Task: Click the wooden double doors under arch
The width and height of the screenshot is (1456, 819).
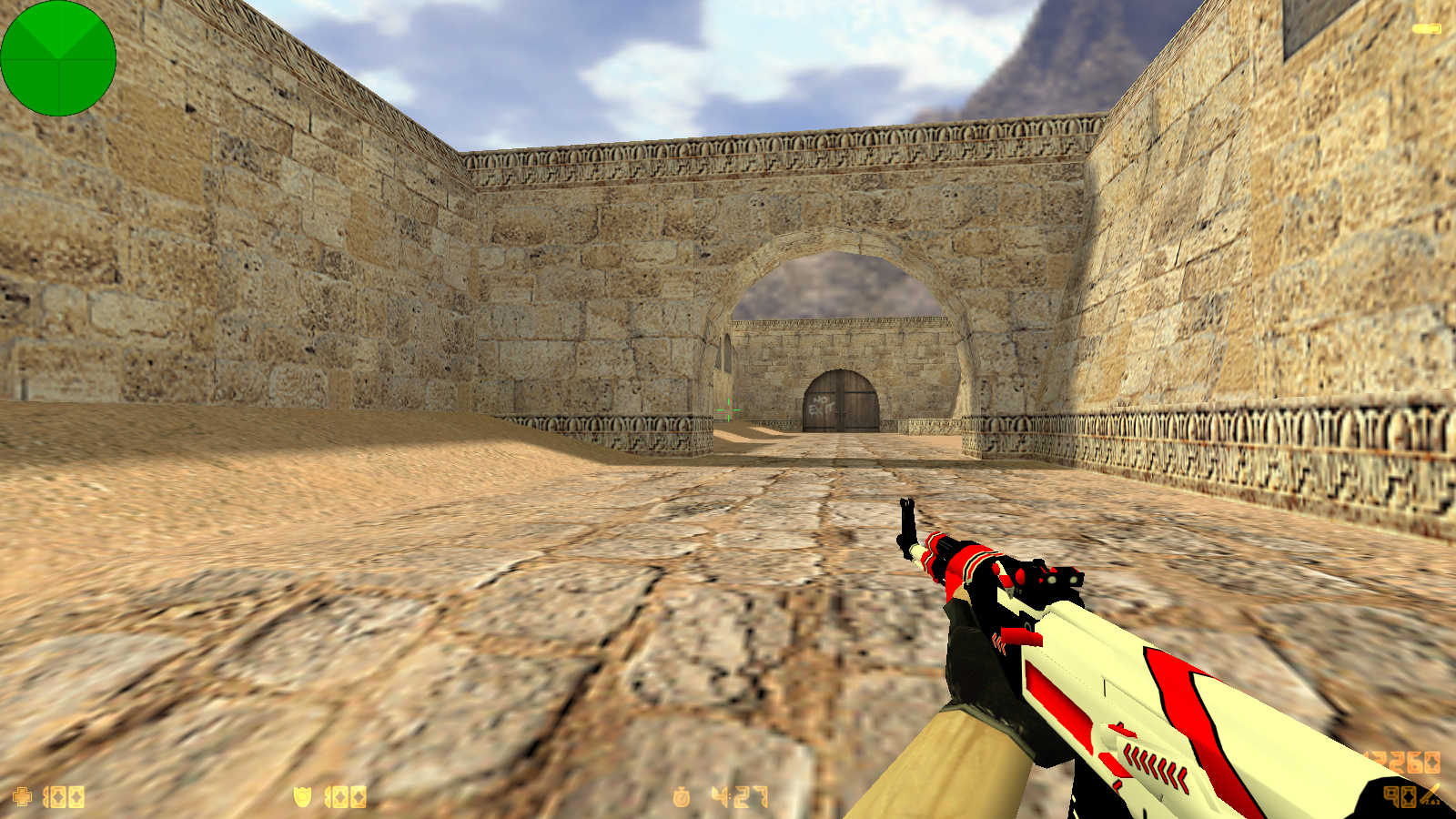Action: click(844, 399)
